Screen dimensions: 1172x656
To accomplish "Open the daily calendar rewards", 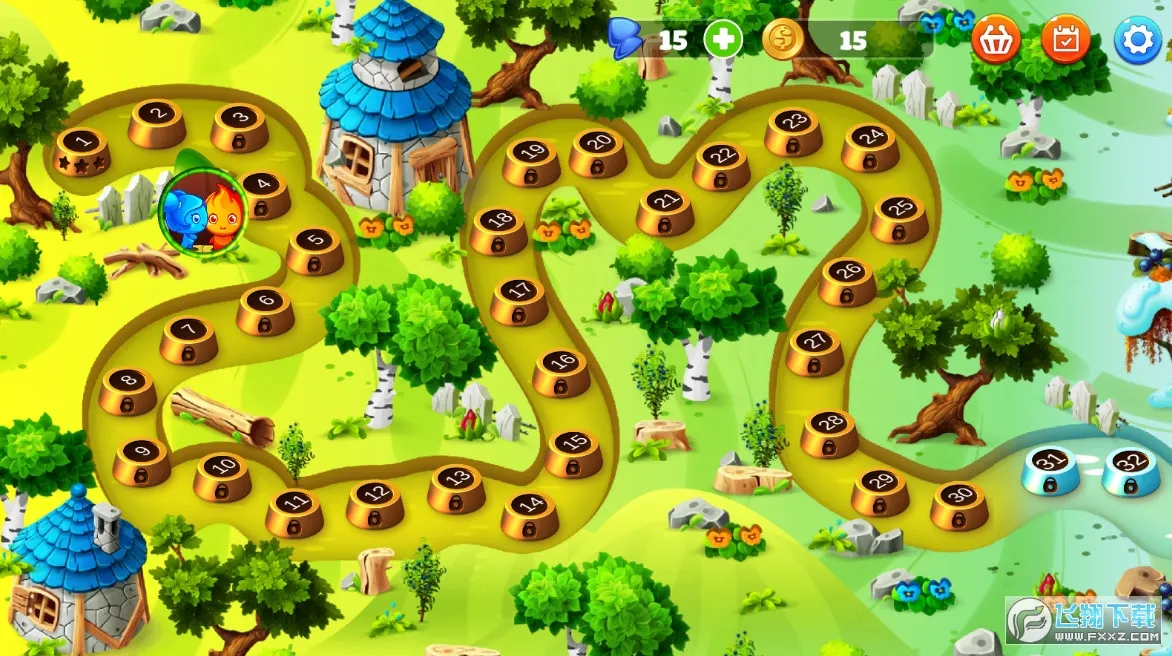I will (1066, 40).
